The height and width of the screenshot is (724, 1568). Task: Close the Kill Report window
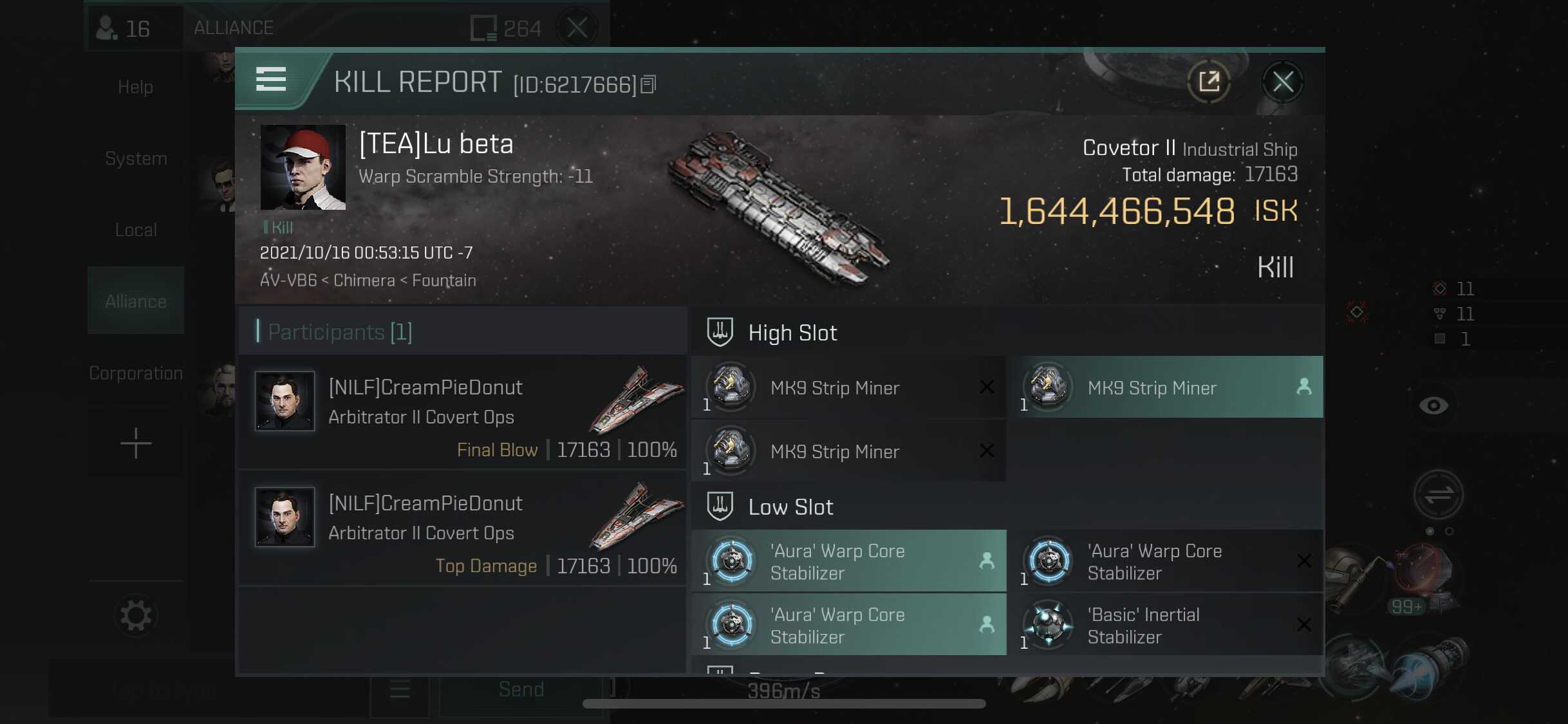tap(1282, 82)
